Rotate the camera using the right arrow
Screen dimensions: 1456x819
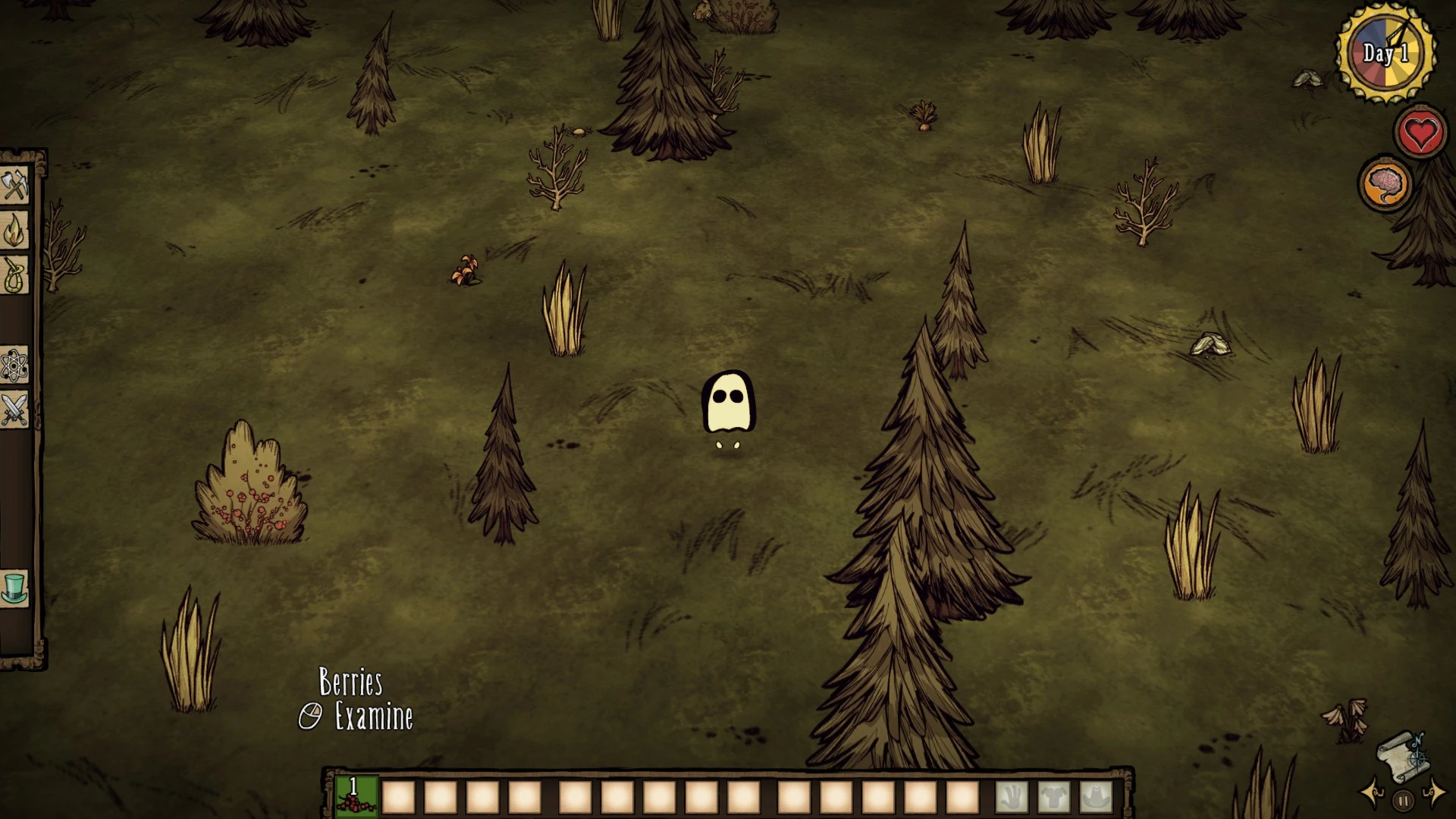[x=1436, y=794]
